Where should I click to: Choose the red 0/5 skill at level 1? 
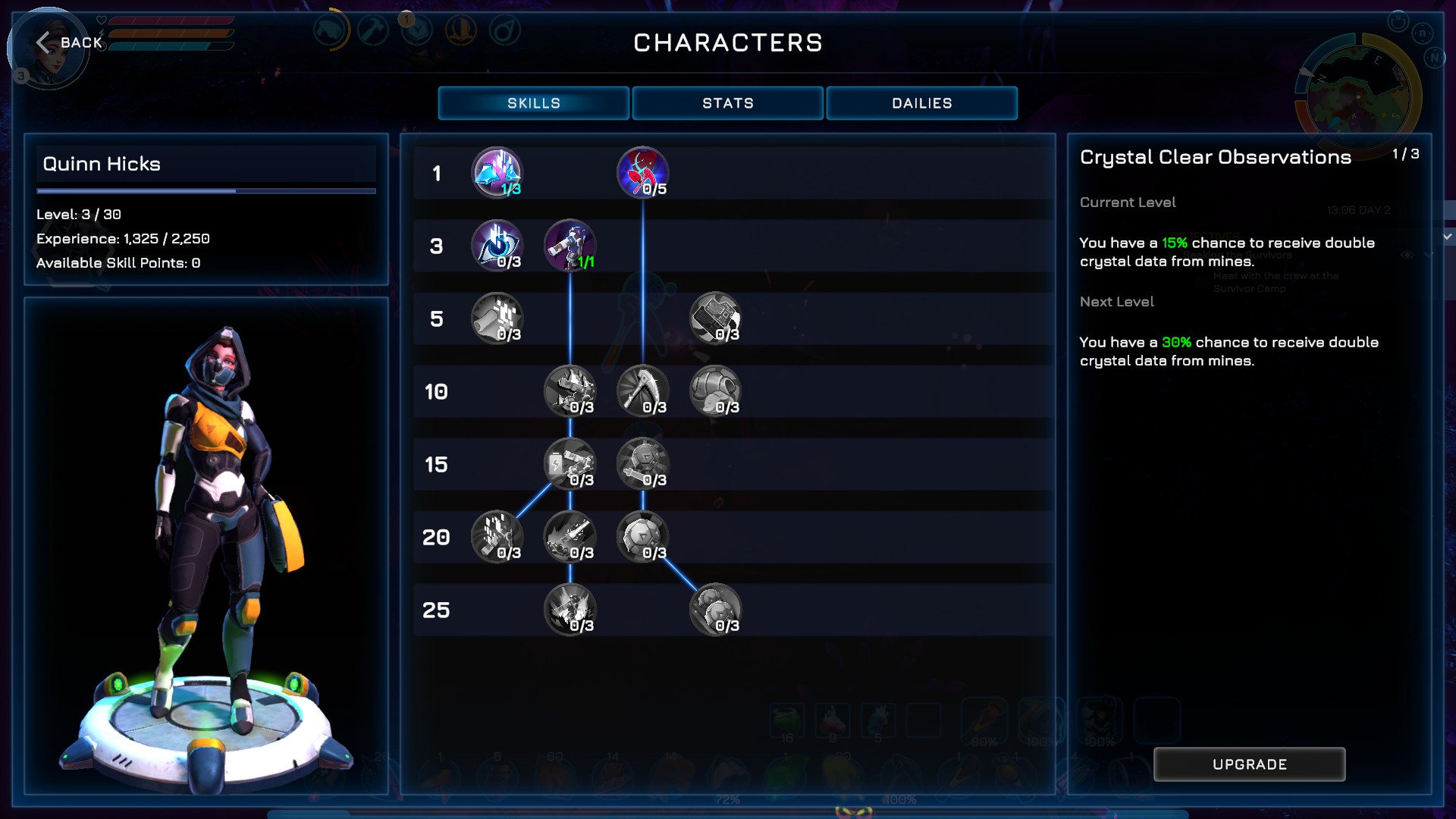pos(642,172)
